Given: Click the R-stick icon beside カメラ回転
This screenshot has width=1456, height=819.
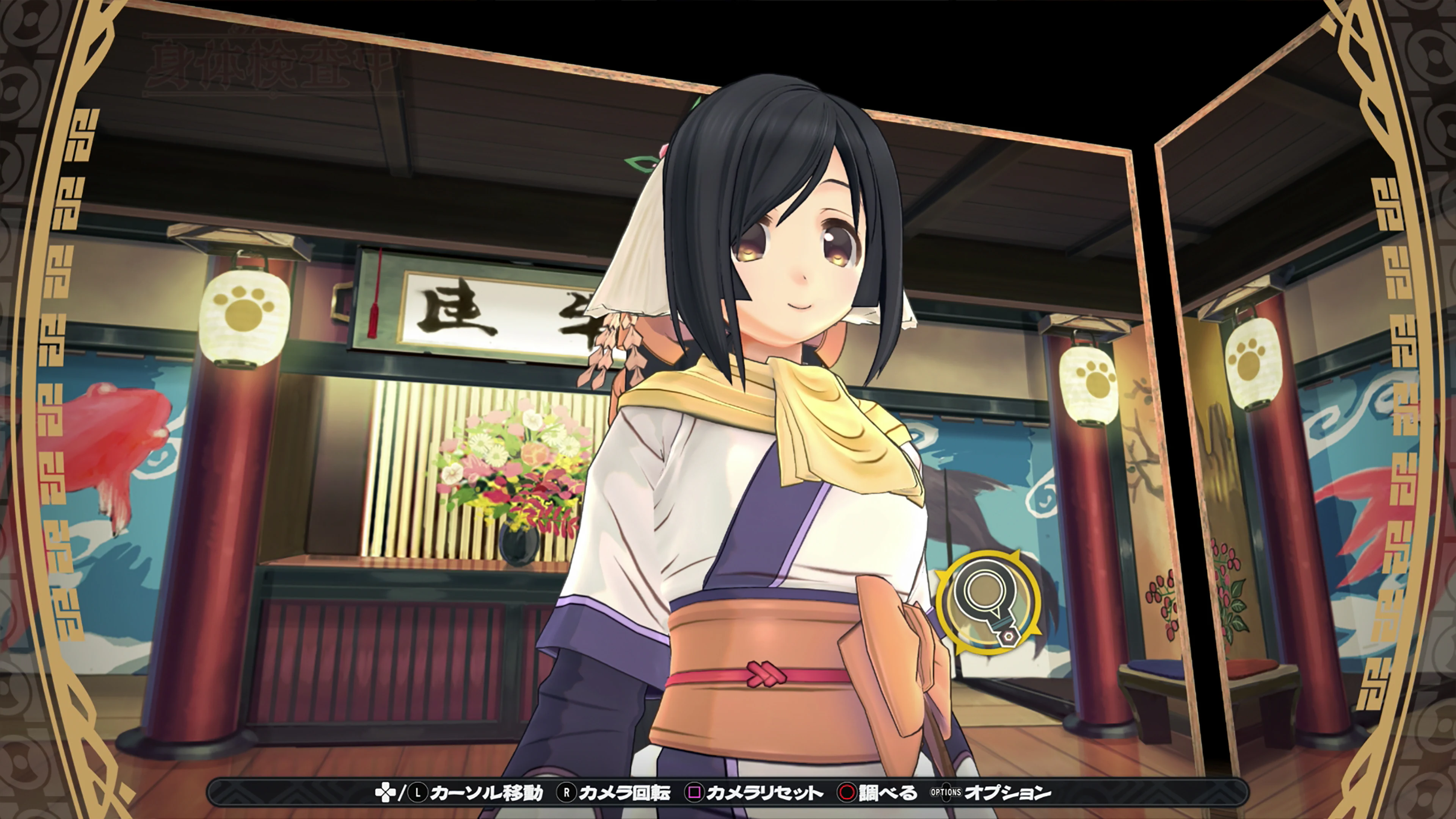Looking at the screenshot, I should pos(567,792).
